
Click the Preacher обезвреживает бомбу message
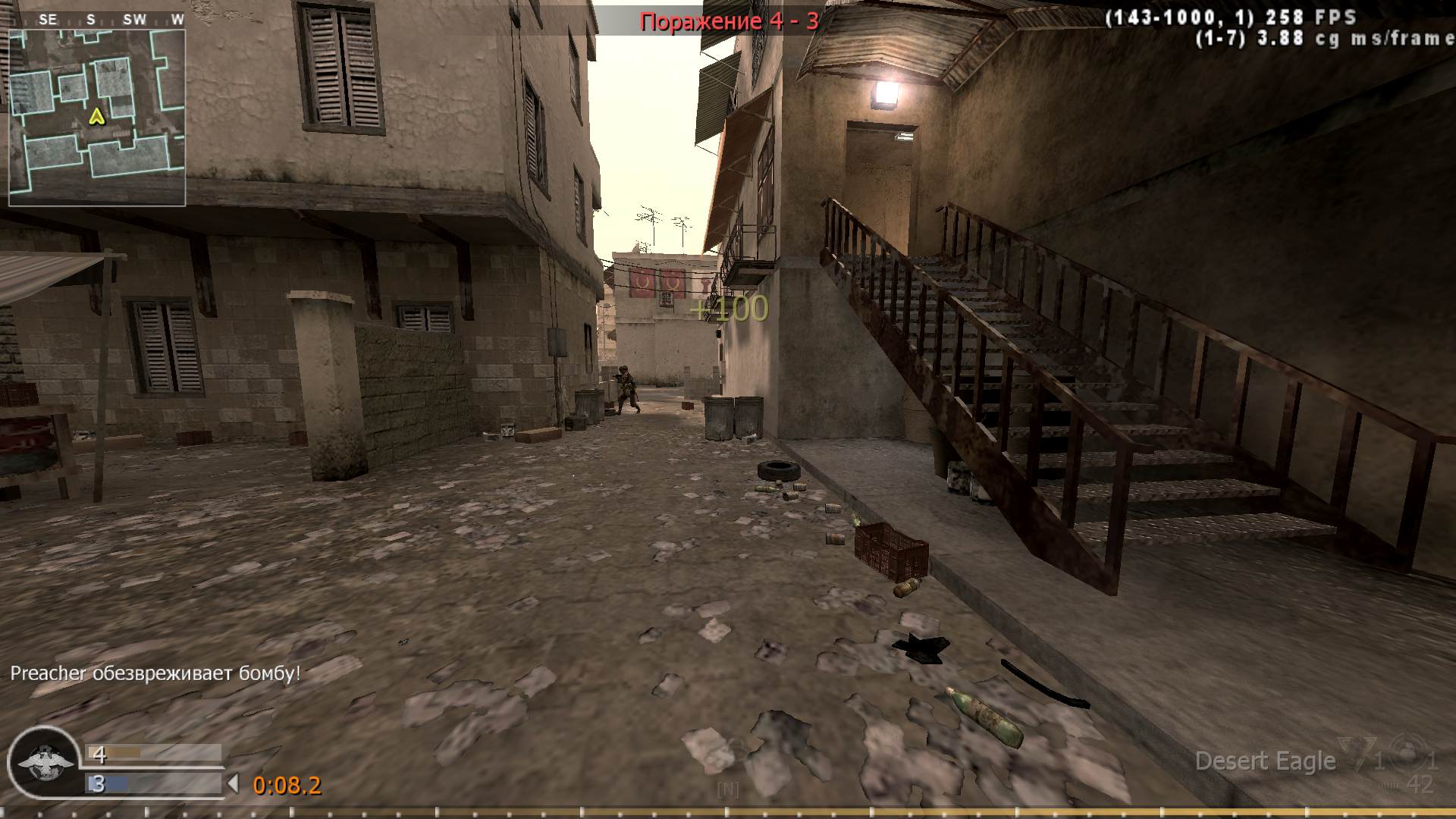pyautogui.click(x=155, y=672)
